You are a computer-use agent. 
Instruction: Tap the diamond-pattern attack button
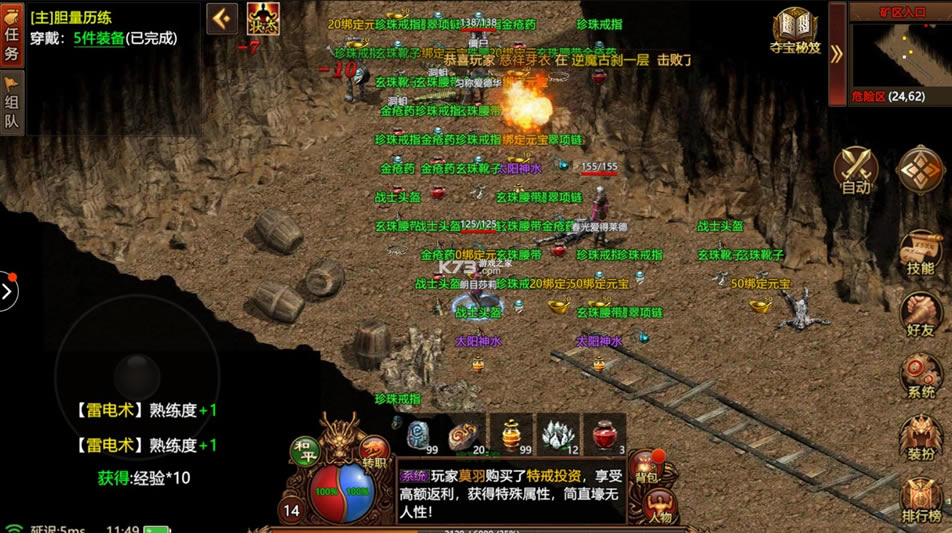point(921,170)
